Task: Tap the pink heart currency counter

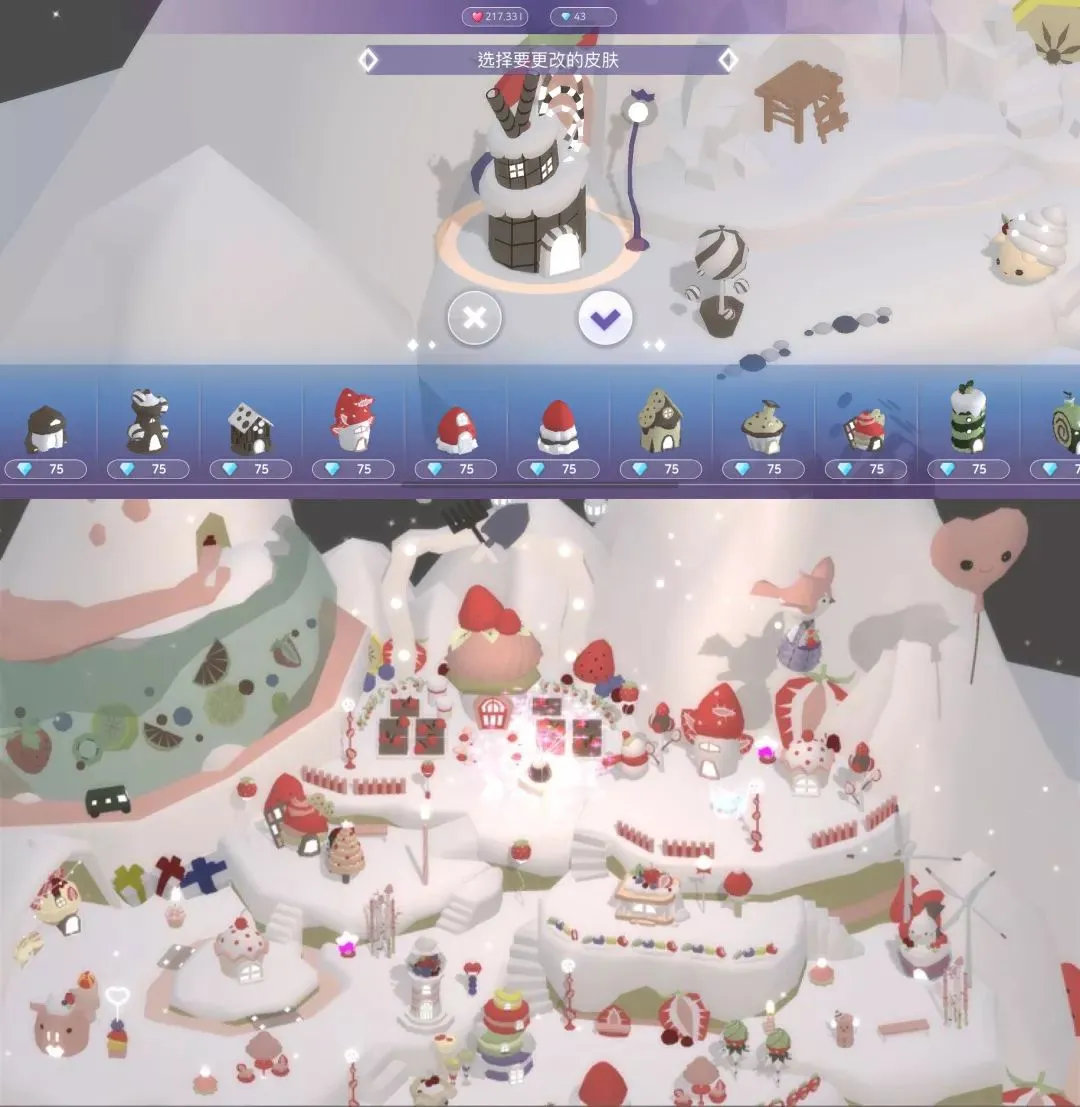Action: pos(495,17)
